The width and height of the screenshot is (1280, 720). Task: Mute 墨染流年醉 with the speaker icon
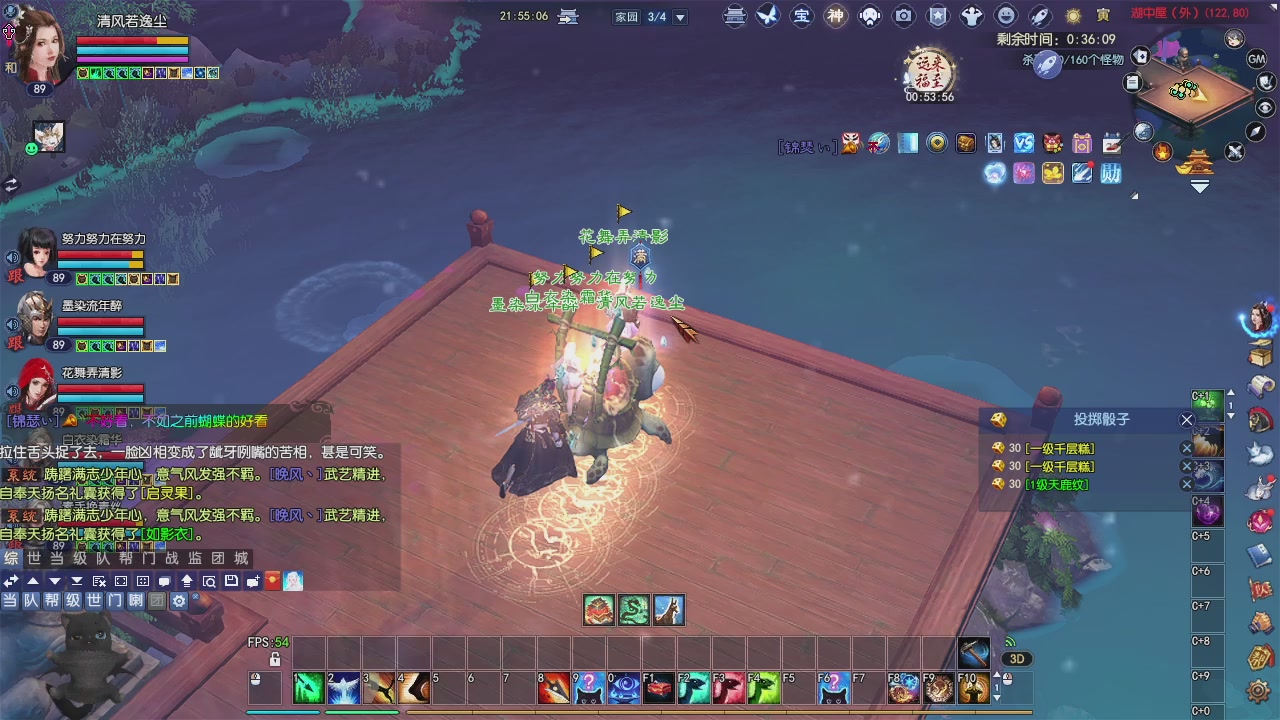pyautogui.click(x=12, y=323)
